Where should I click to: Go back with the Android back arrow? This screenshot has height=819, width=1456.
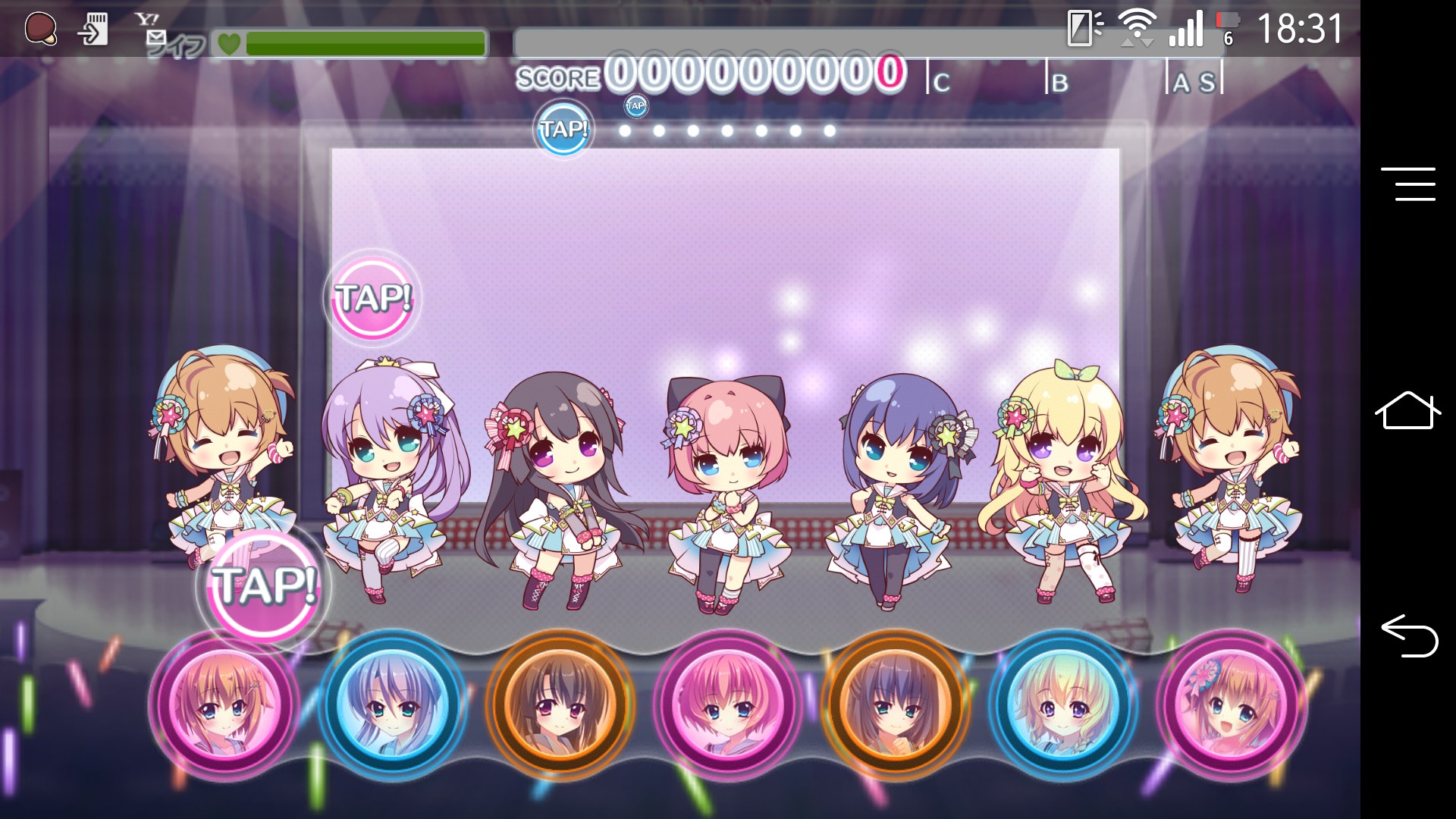point(1409,635)
